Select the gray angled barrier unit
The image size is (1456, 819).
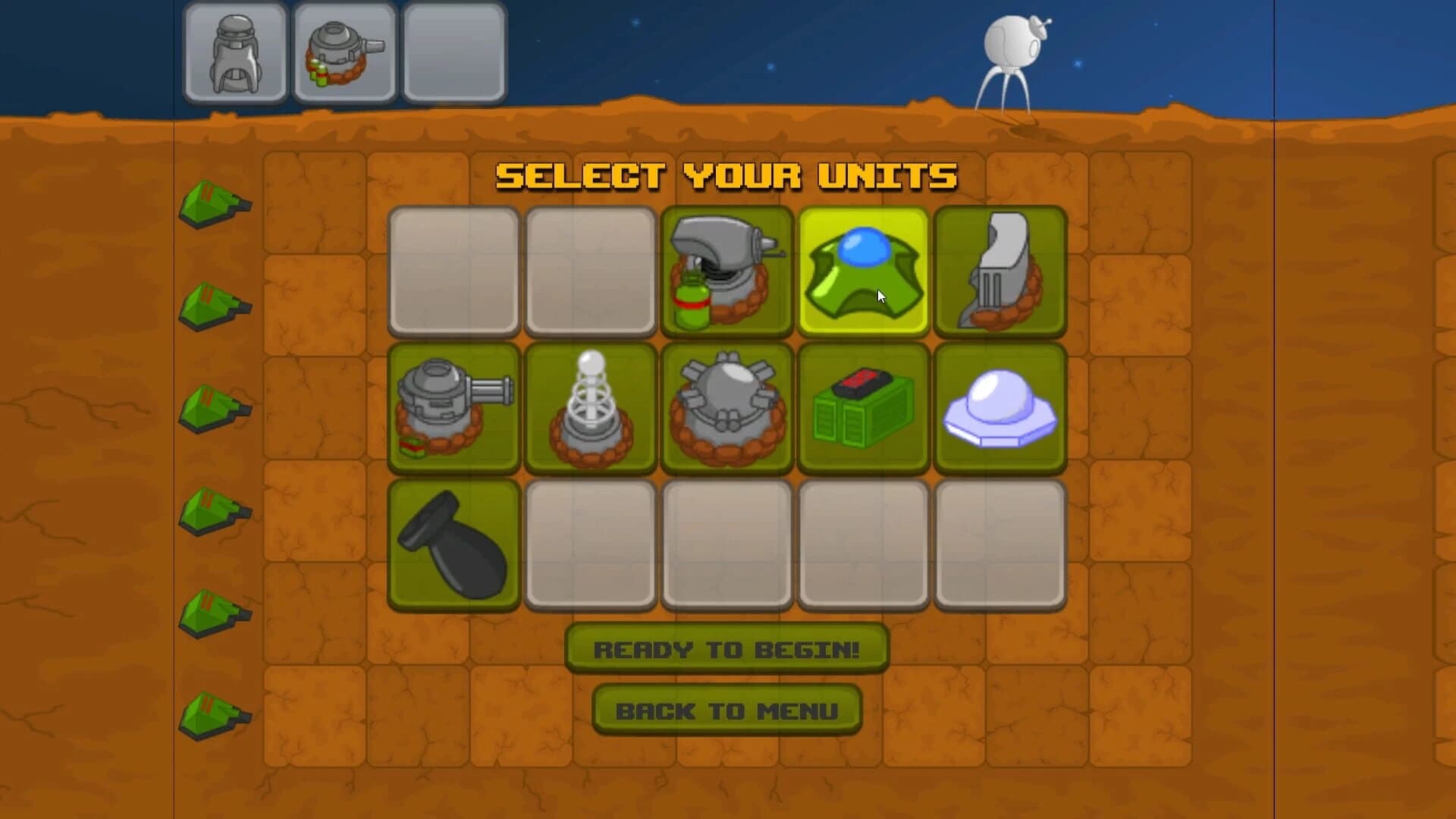click(x=999, y=269)
